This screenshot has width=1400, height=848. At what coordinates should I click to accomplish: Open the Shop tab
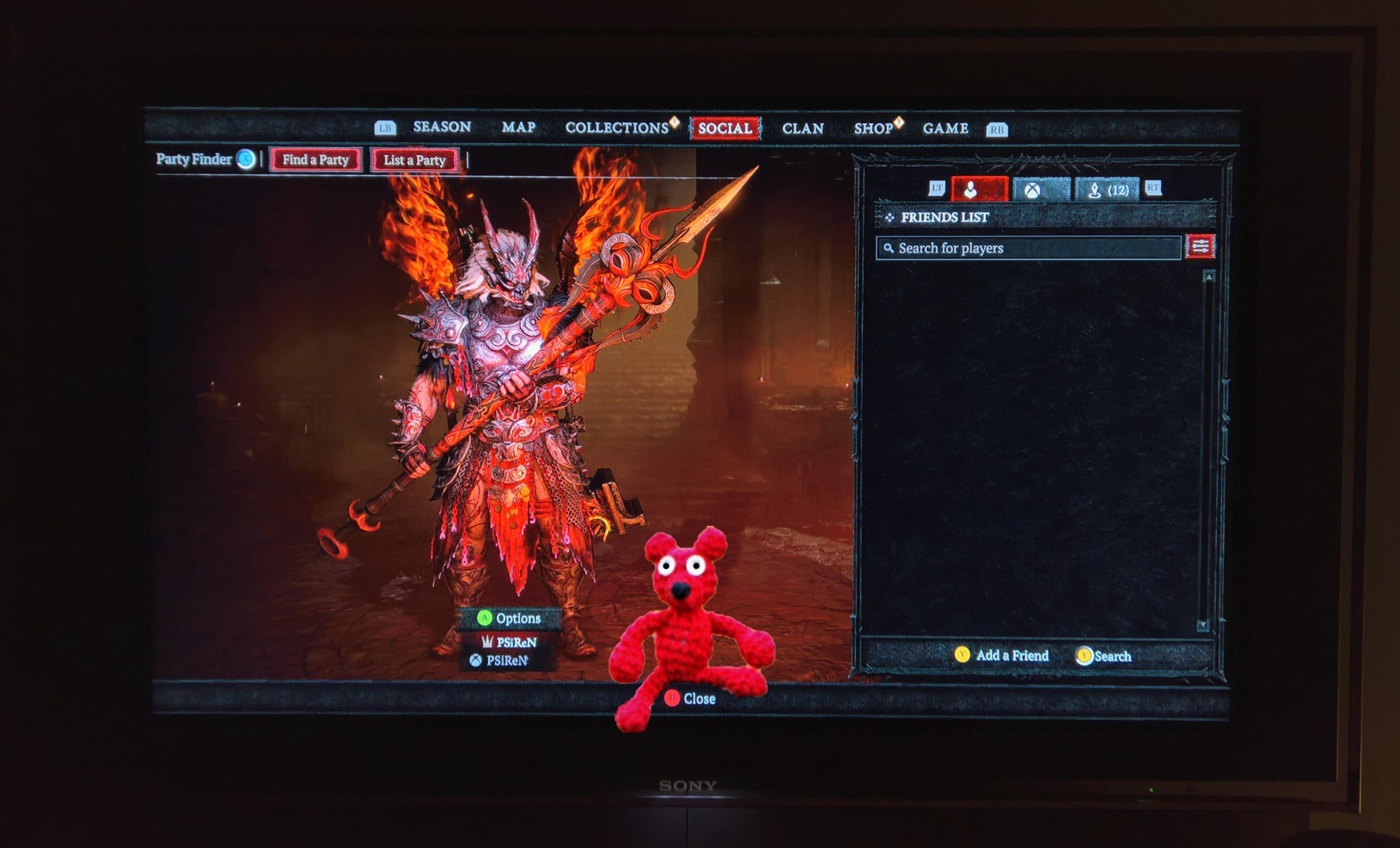(873, 129)
